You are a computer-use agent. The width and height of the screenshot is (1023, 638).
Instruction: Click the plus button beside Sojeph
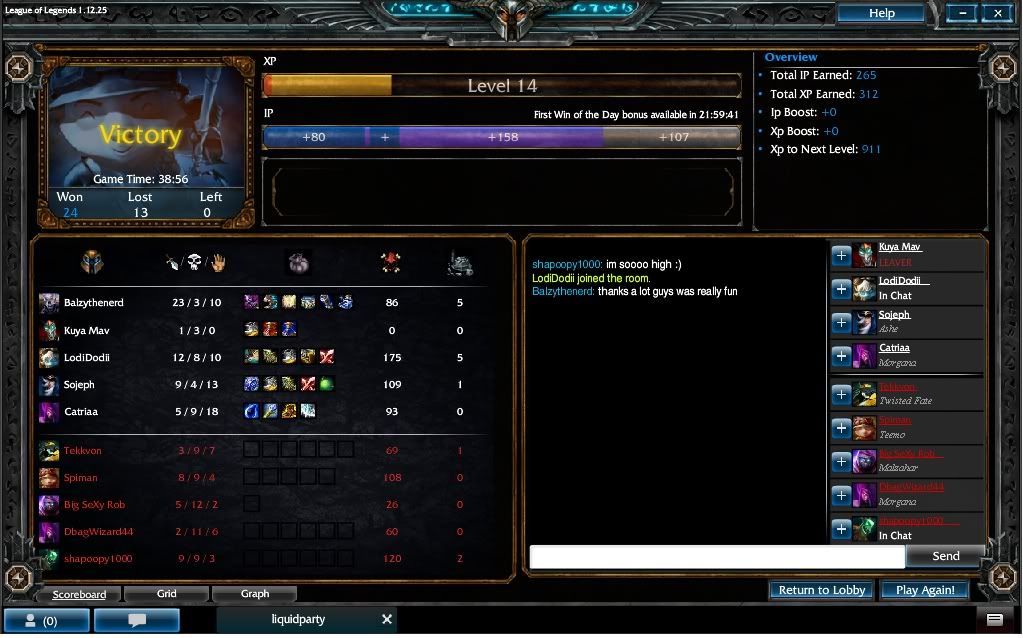(841, 323)
